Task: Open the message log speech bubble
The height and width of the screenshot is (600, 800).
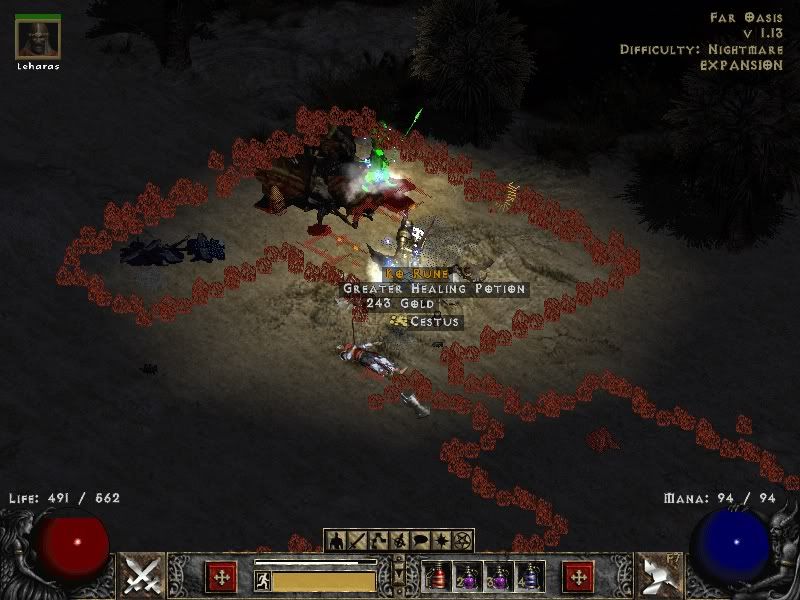Action: (419, 541)
